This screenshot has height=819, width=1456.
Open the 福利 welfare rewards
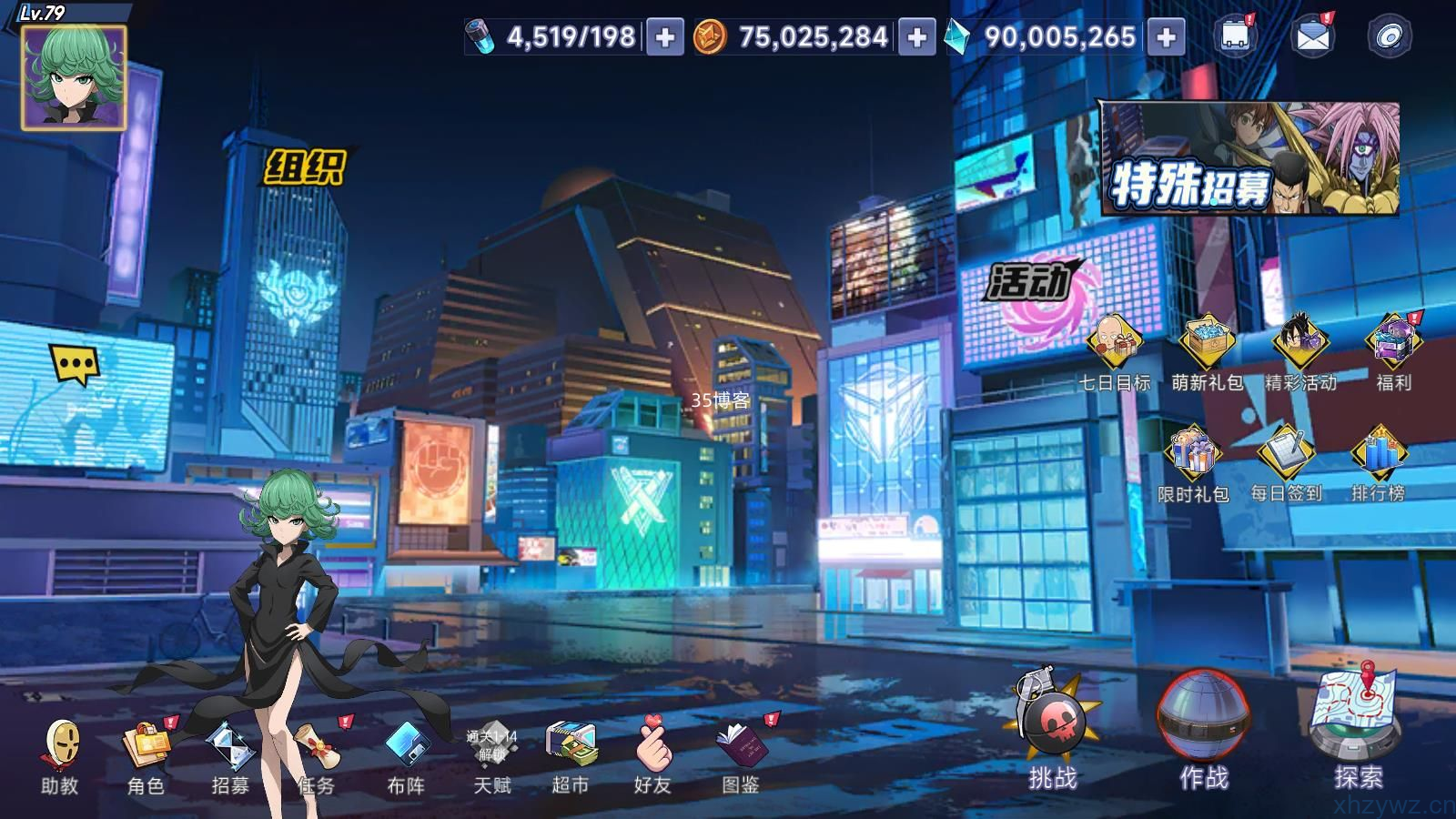(1393, 350)
